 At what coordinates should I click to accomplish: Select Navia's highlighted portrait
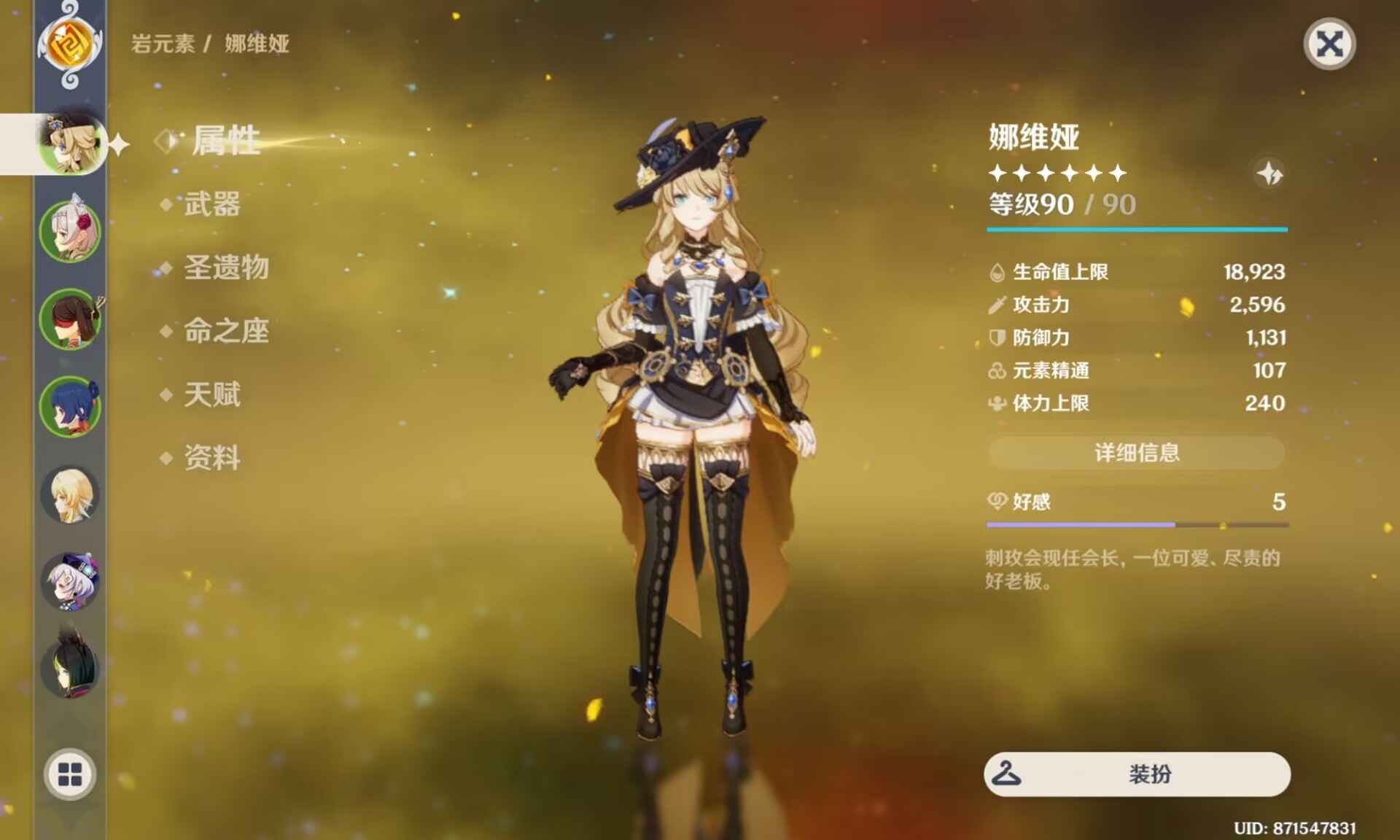click(x=70, y=144)
